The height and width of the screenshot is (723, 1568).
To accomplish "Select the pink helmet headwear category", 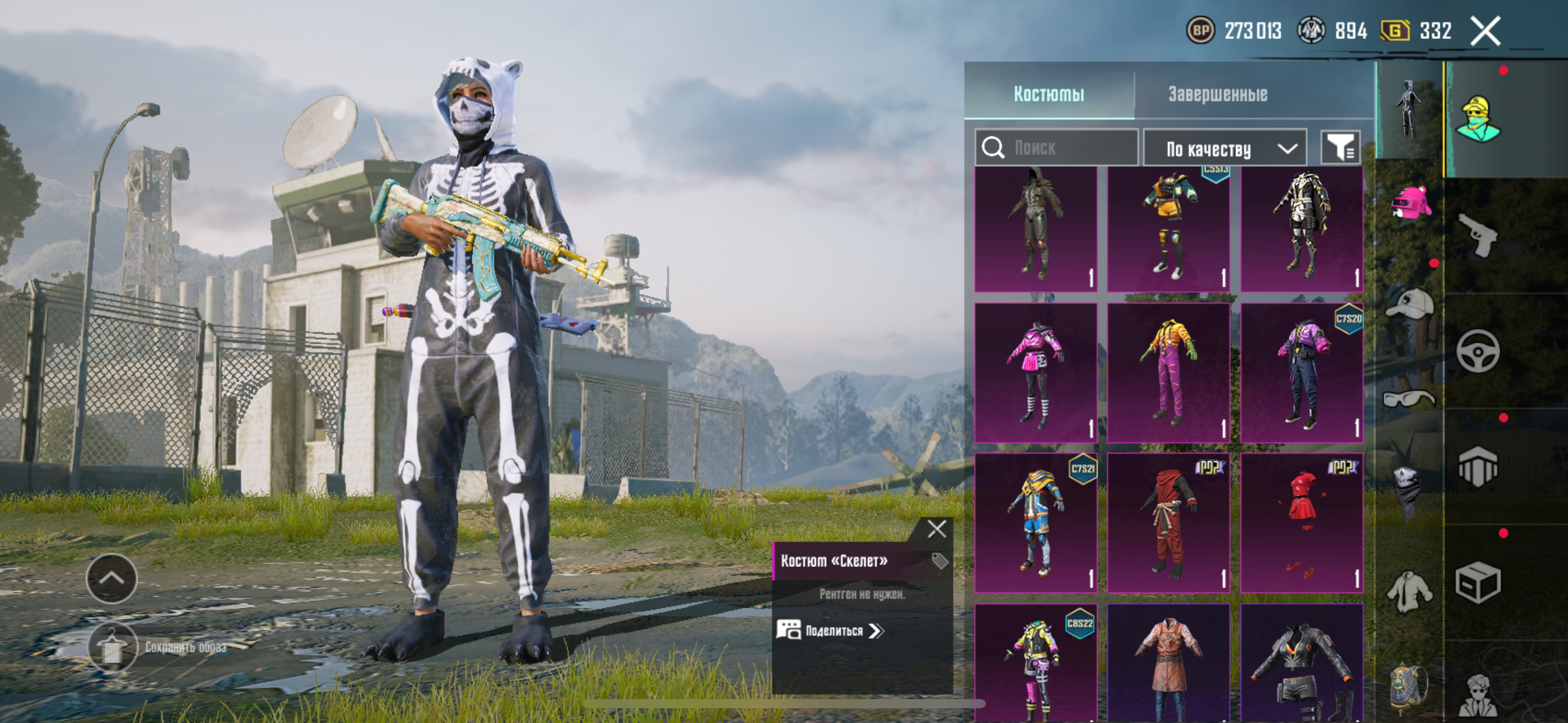I will pos(1410,204).
